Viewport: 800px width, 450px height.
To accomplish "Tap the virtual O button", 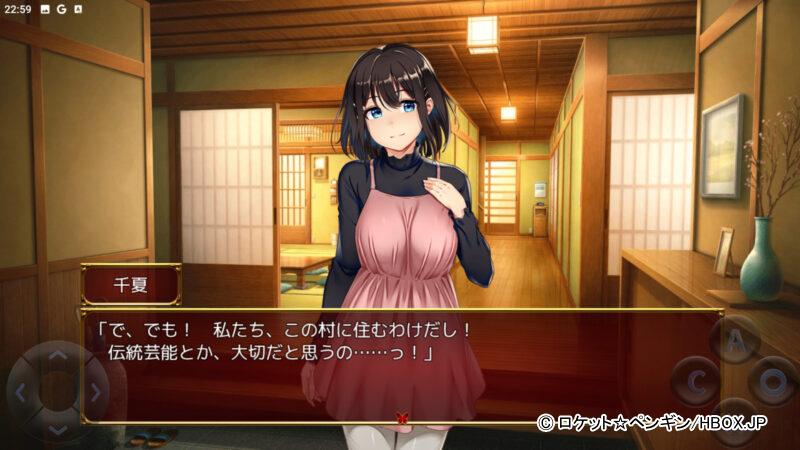I will pos(773,381).
